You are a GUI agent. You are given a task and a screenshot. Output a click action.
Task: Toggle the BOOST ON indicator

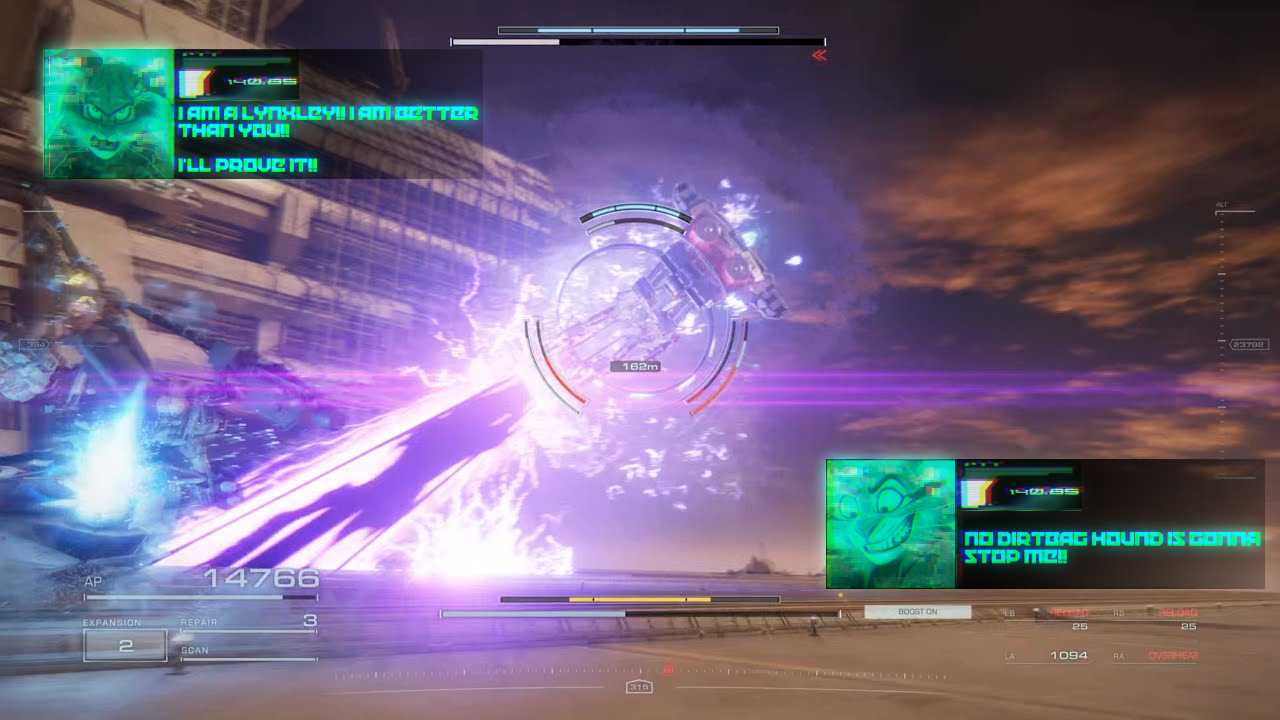(x=917, y=612)
